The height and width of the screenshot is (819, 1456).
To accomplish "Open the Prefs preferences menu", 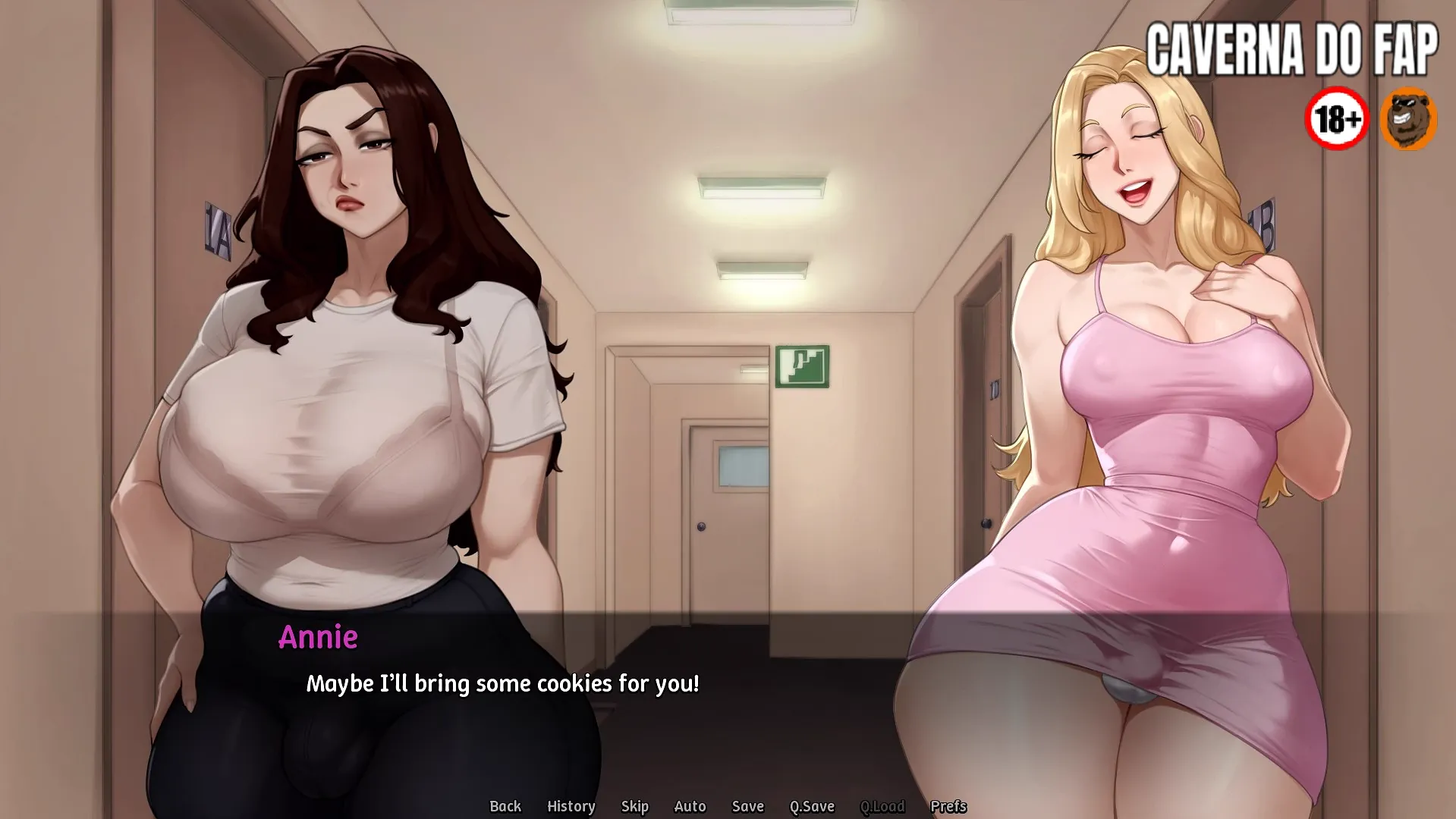I will [x=948, y=806].
